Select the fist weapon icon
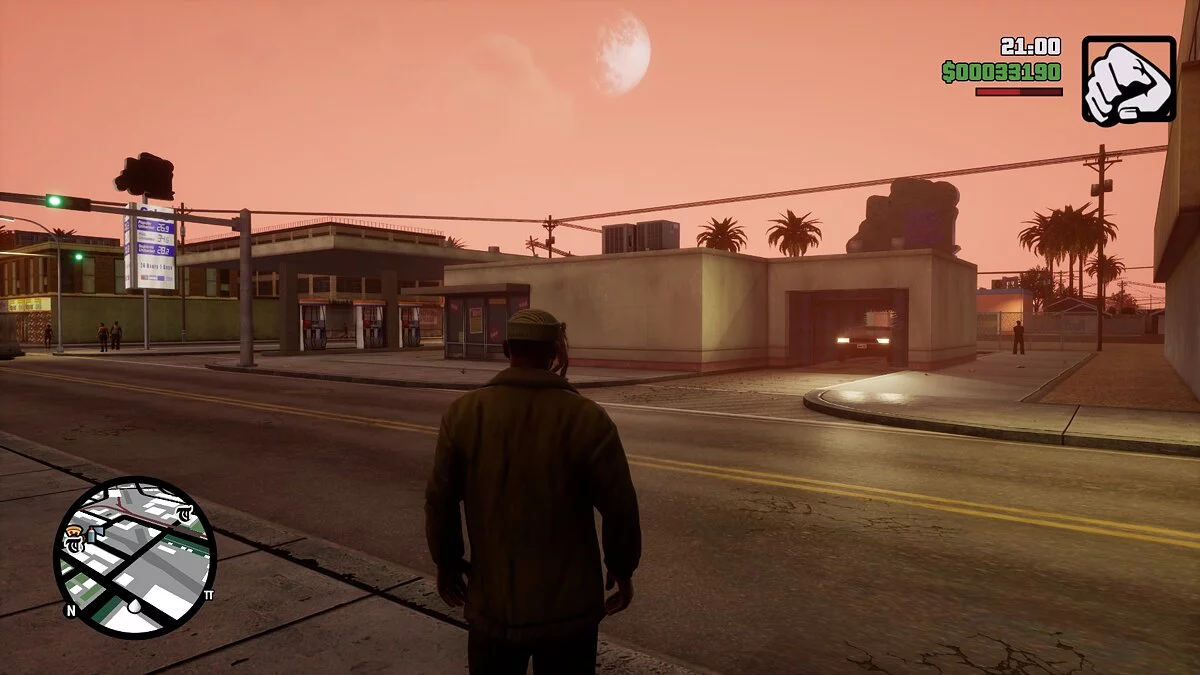The image size is (1200, 675). [1128, 80]
